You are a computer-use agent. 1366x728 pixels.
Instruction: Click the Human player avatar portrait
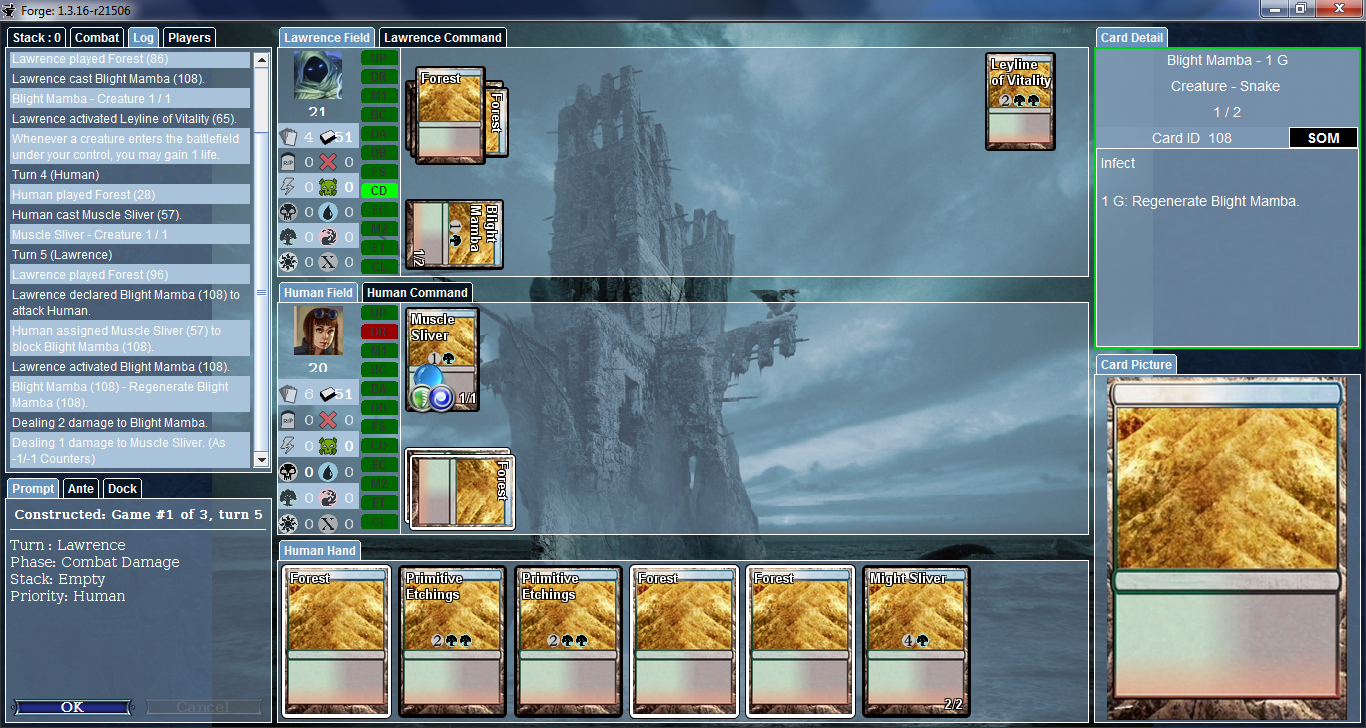click(318, 331)
